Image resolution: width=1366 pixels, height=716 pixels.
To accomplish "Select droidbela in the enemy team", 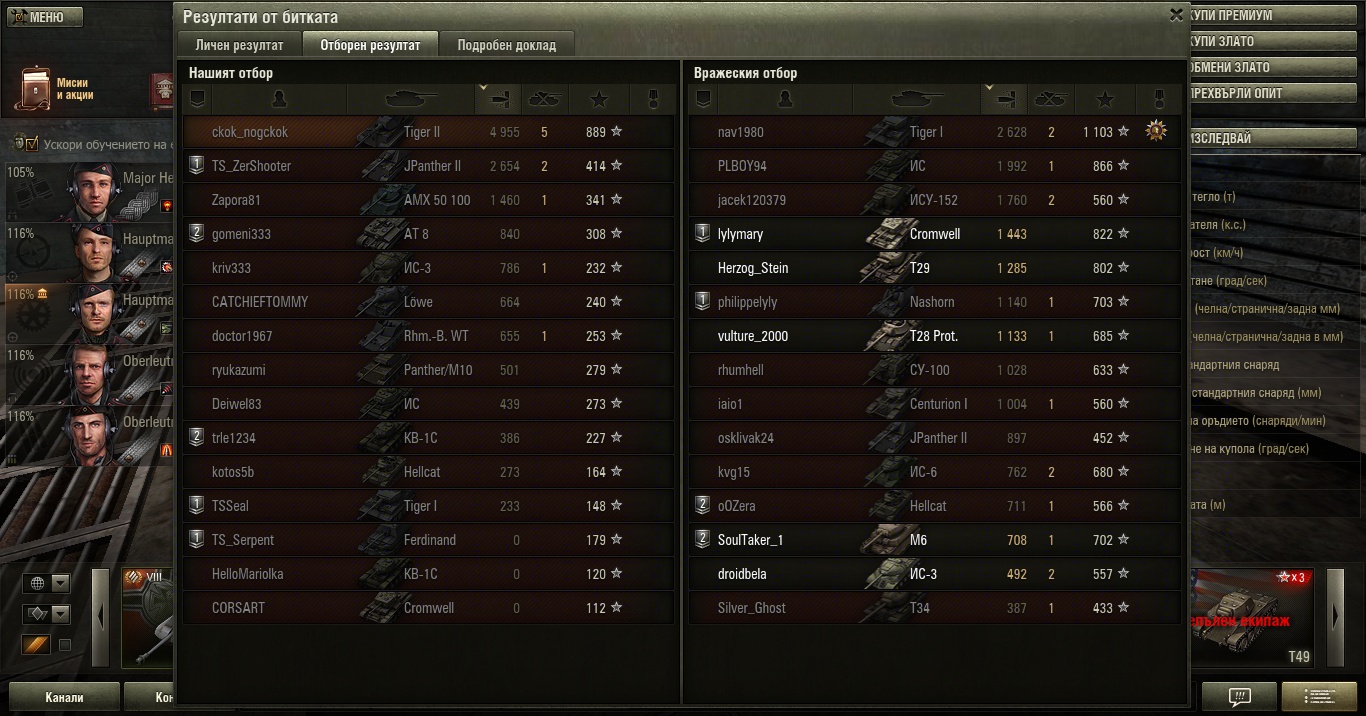I will [x=742, y=574].
